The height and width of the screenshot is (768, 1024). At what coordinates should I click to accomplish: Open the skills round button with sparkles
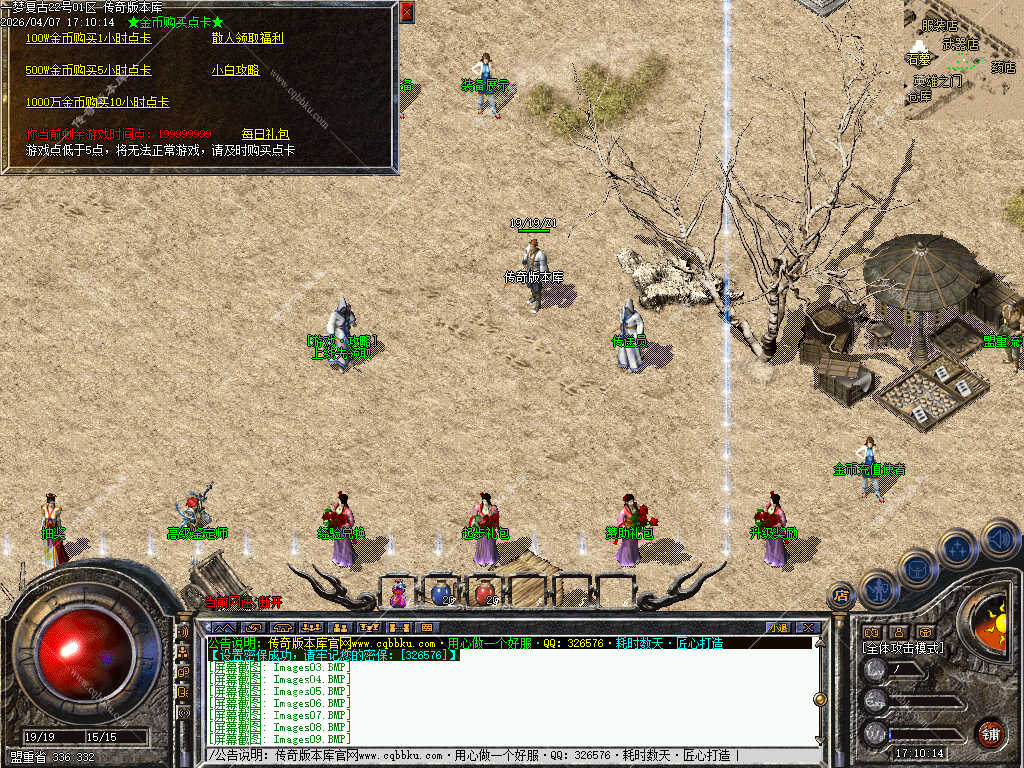[x=957, y=548]
